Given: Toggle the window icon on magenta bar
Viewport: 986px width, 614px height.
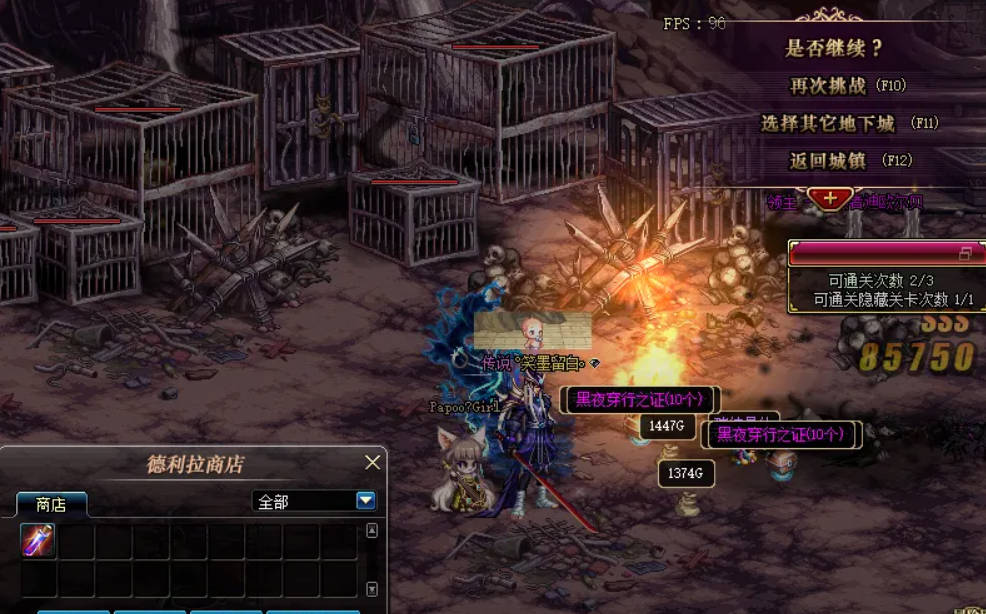Looking at the screenshot, I should coord(965,253).
